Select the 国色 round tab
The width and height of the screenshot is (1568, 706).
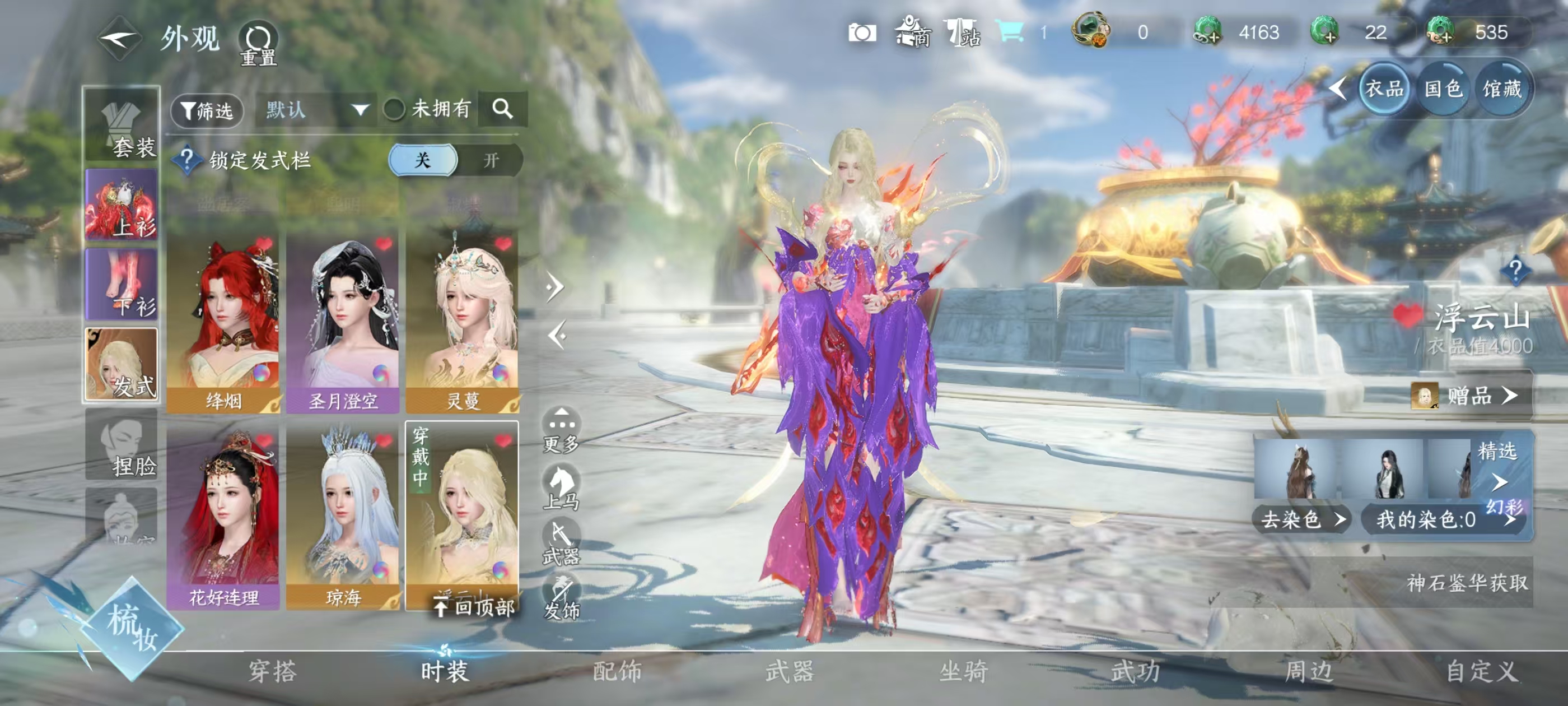1443,90
